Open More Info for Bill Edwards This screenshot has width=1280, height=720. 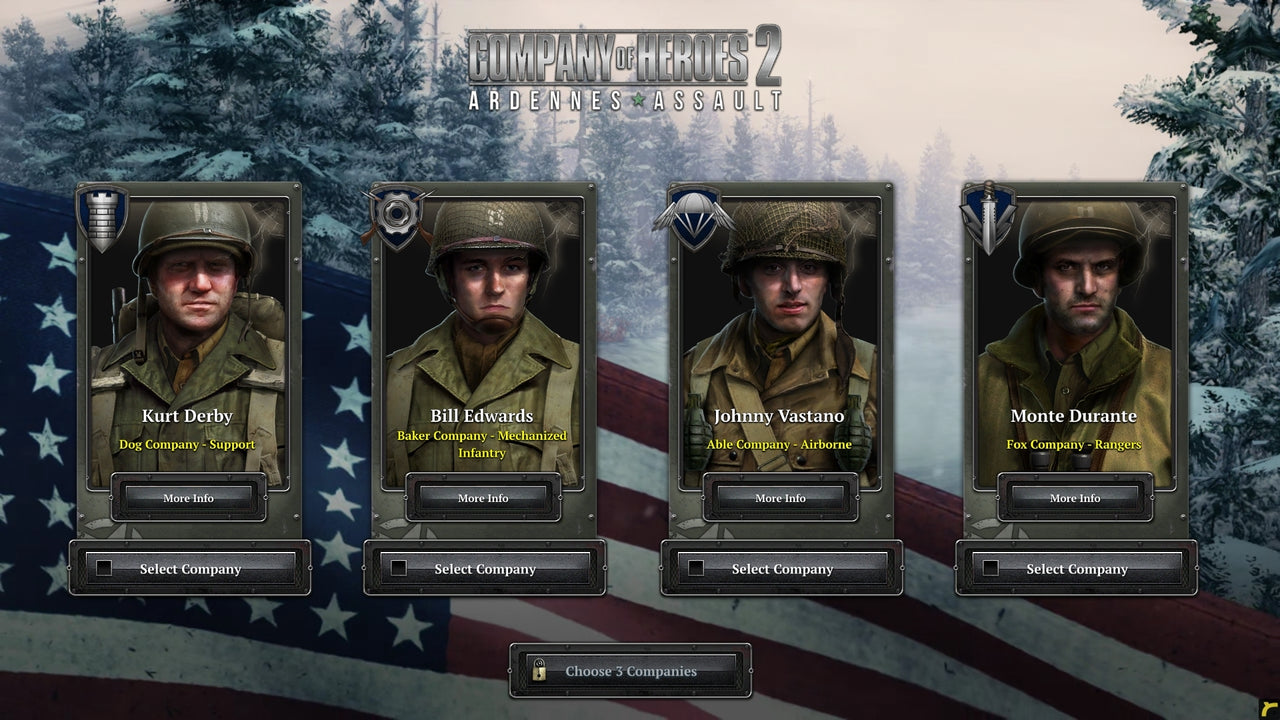pyautogui.click(x=484, y=498)
